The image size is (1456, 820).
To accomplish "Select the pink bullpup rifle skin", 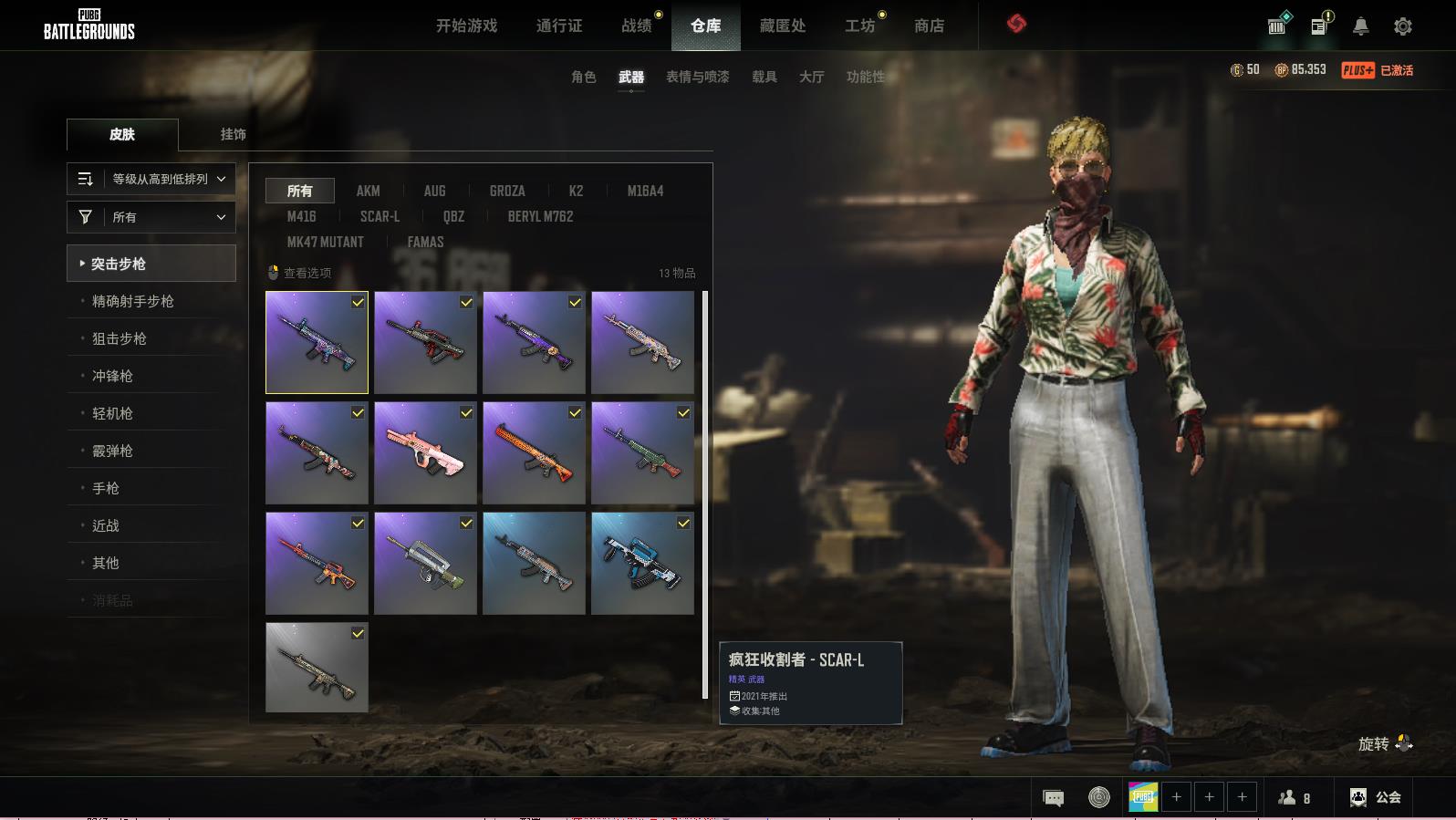I will click(x=425, y=453).
